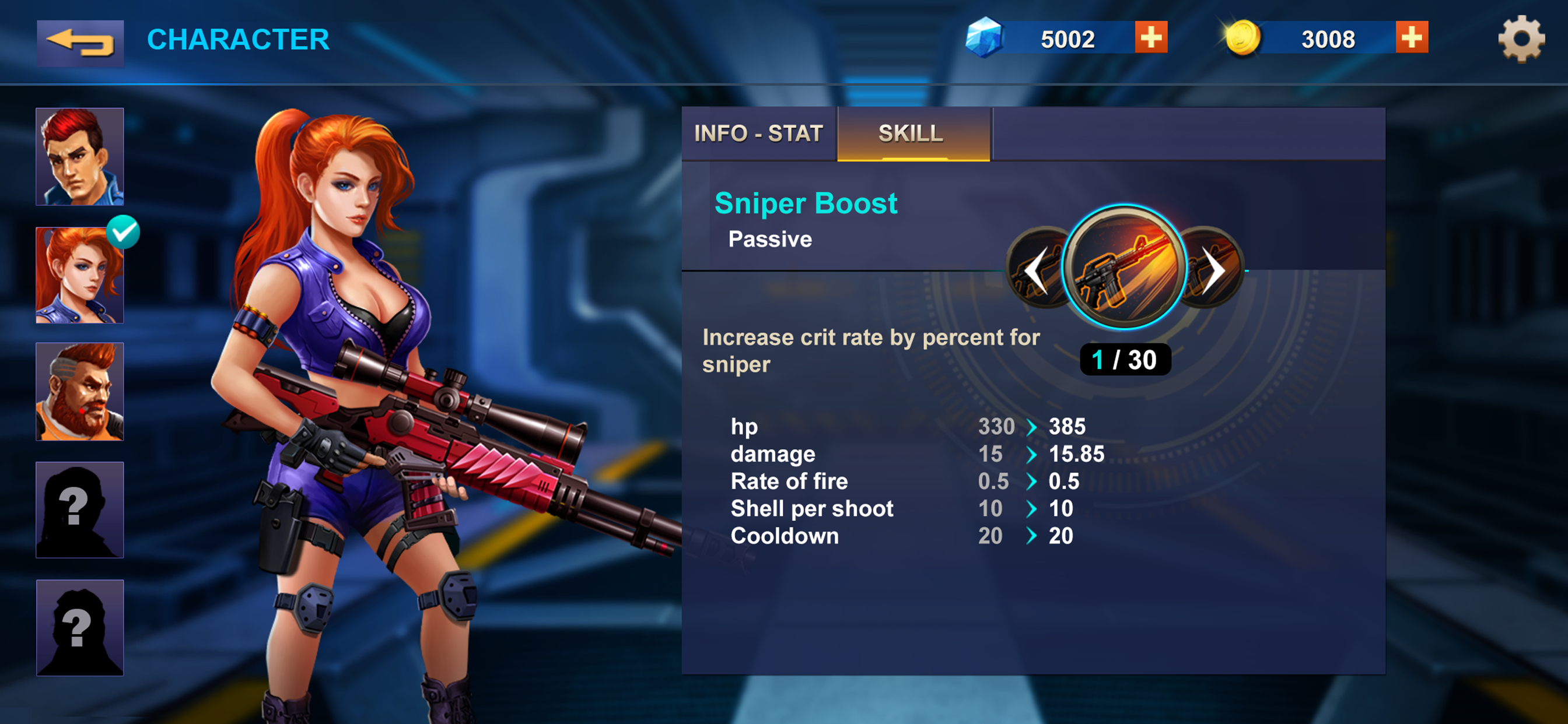
Task: Go back using the yellow arrow button
Action: (80, 43)
